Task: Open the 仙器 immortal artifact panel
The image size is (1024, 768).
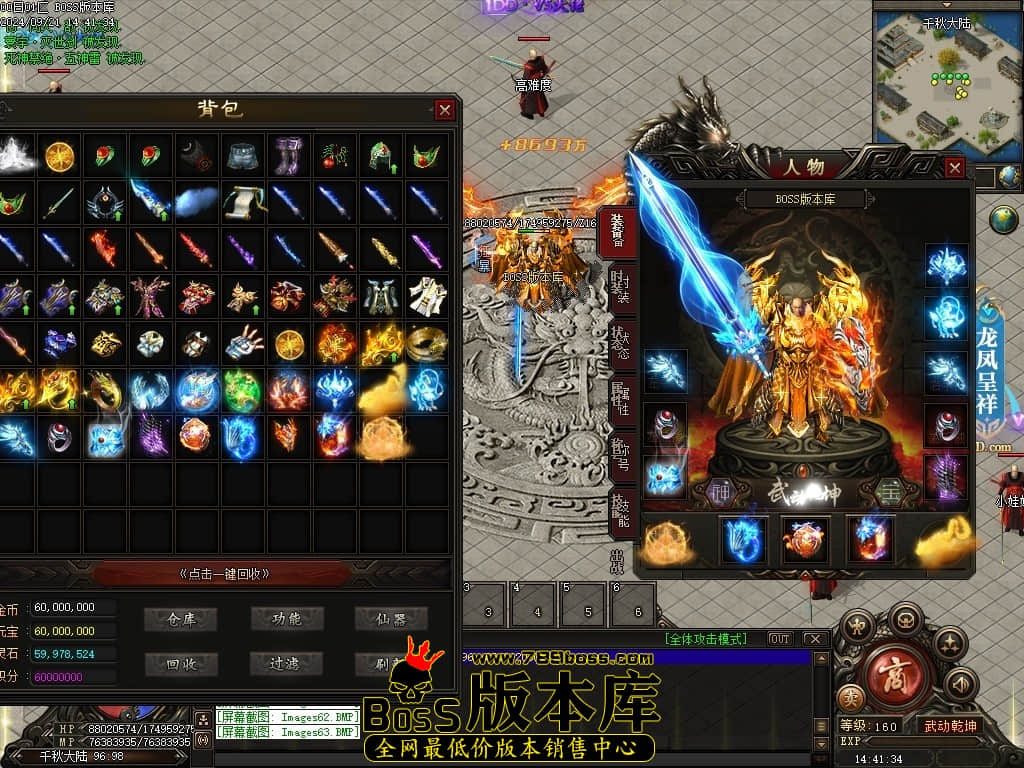Action: (390, 619)
